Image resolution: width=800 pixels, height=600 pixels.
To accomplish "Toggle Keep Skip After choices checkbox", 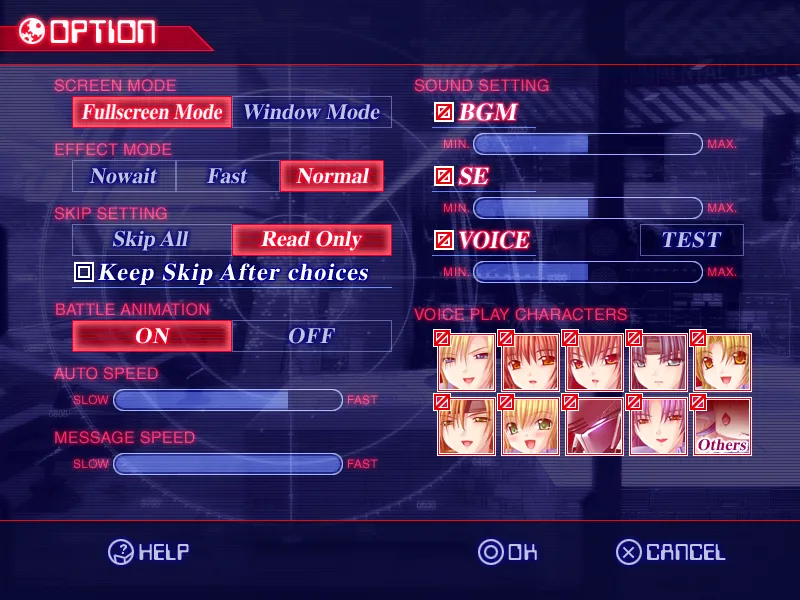I will click(x=84, y=272).
